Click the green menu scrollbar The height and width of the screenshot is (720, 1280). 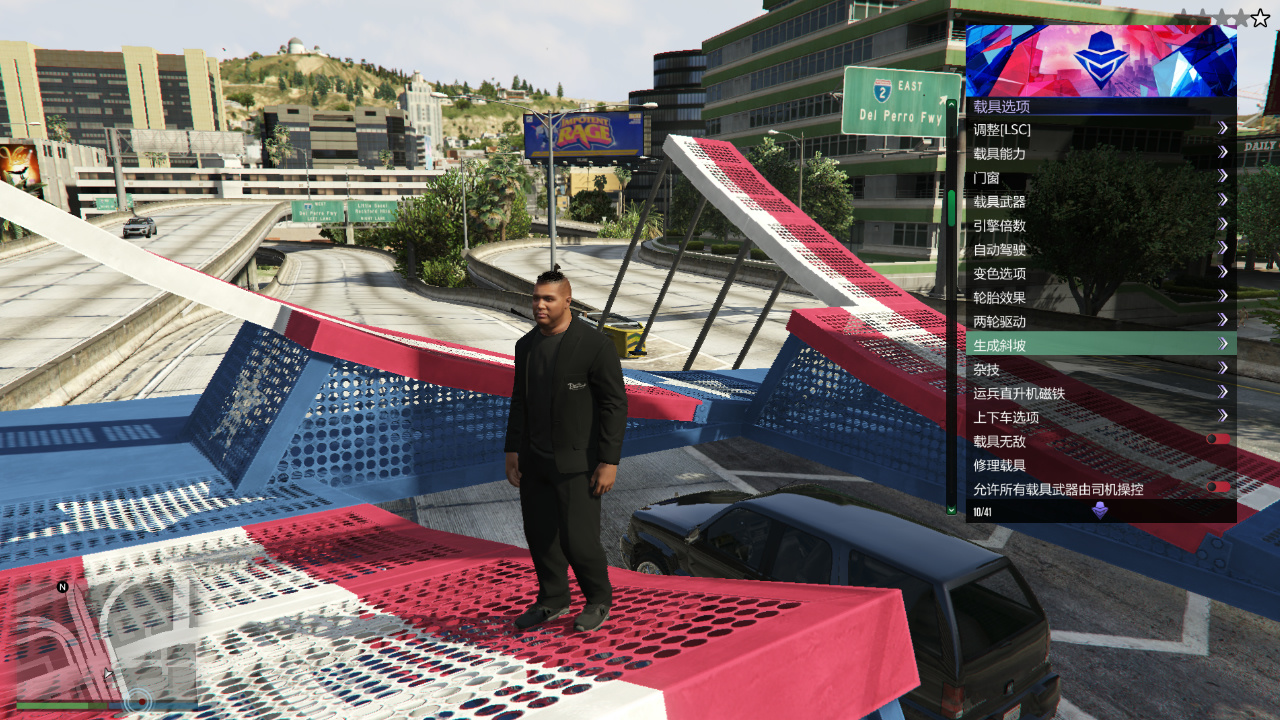point(951,208)
